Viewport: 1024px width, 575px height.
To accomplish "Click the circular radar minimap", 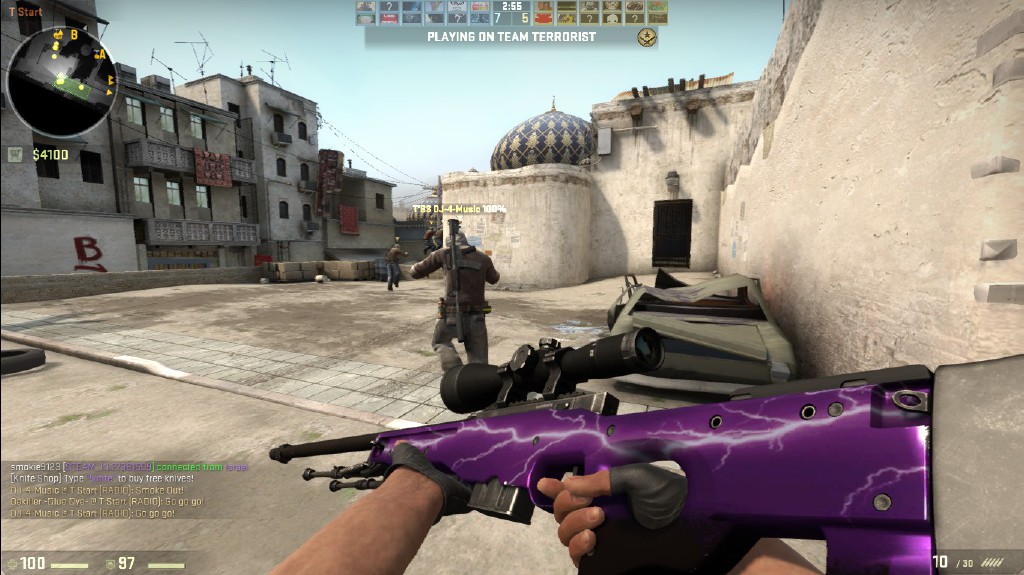I will click(61, 78).
